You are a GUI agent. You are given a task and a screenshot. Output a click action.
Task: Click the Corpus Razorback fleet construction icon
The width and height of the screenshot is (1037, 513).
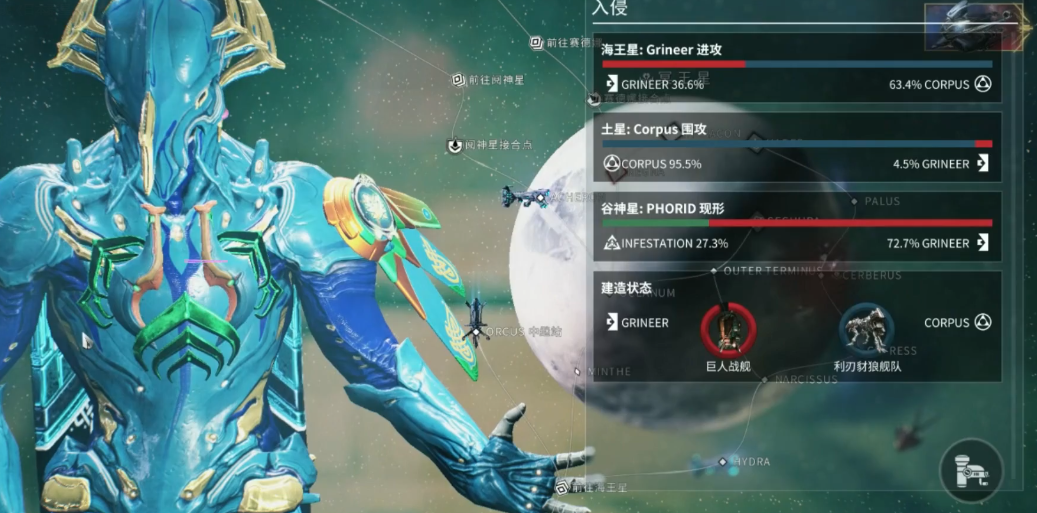point(866,328)
